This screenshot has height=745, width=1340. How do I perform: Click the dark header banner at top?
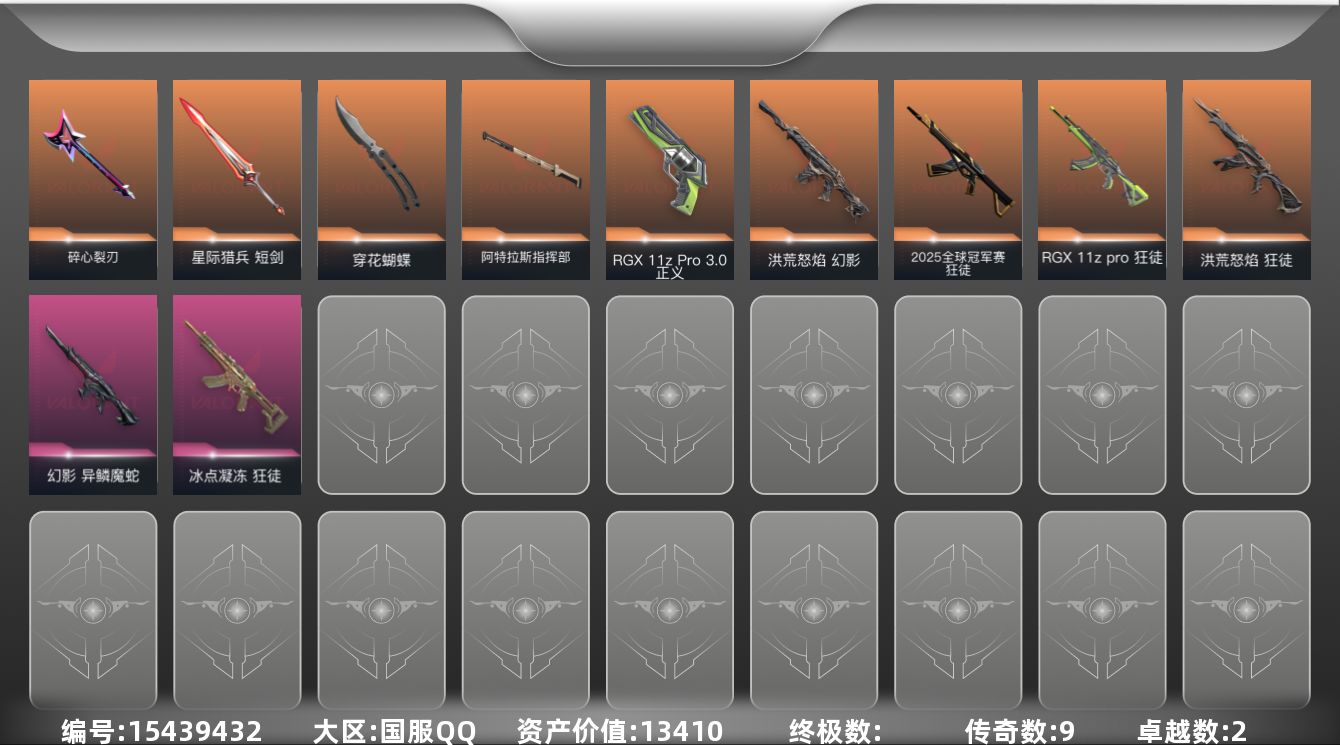coord(670,25)
